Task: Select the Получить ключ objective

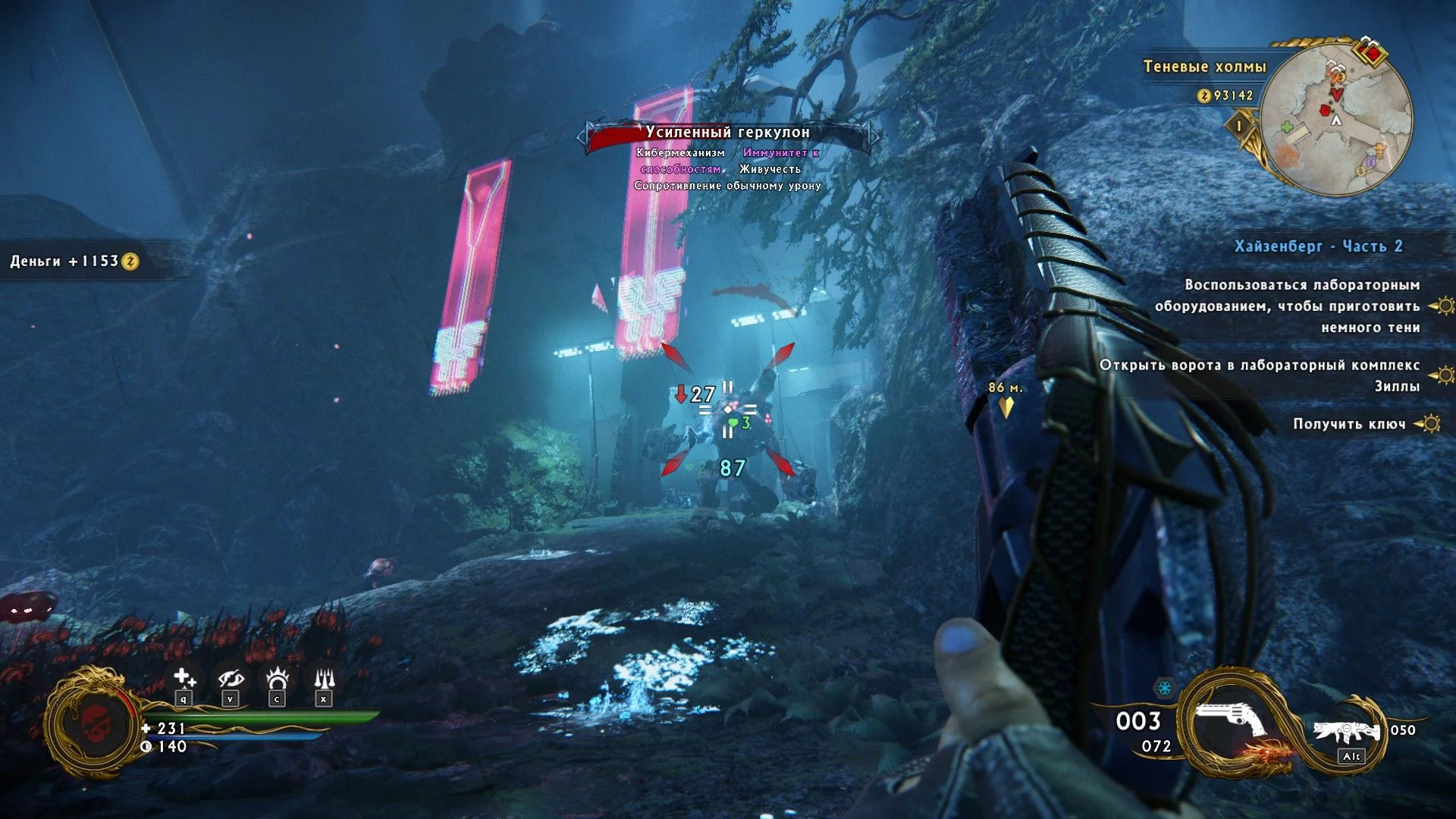Action: click(x=1348, y=424)
